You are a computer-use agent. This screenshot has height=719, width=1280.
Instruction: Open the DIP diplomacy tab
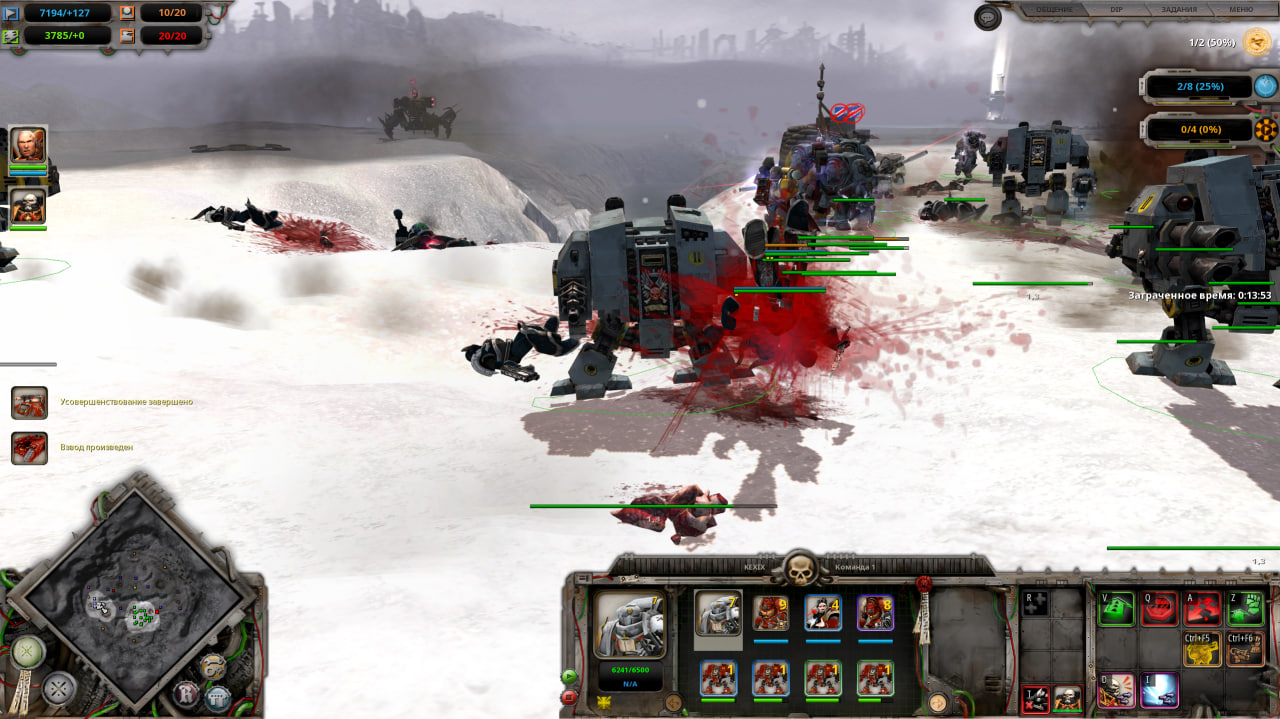[x=1117, y=10]
